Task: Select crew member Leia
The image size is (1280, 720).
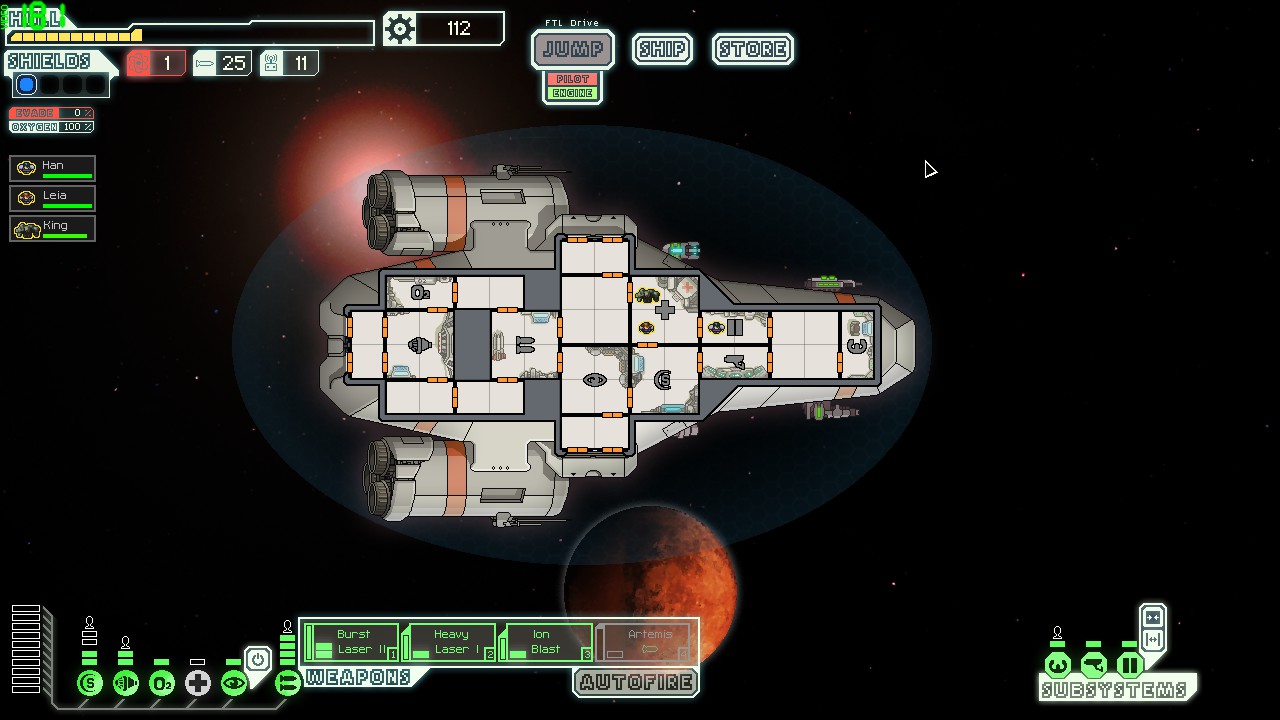Action: click(x=53, y=198)
